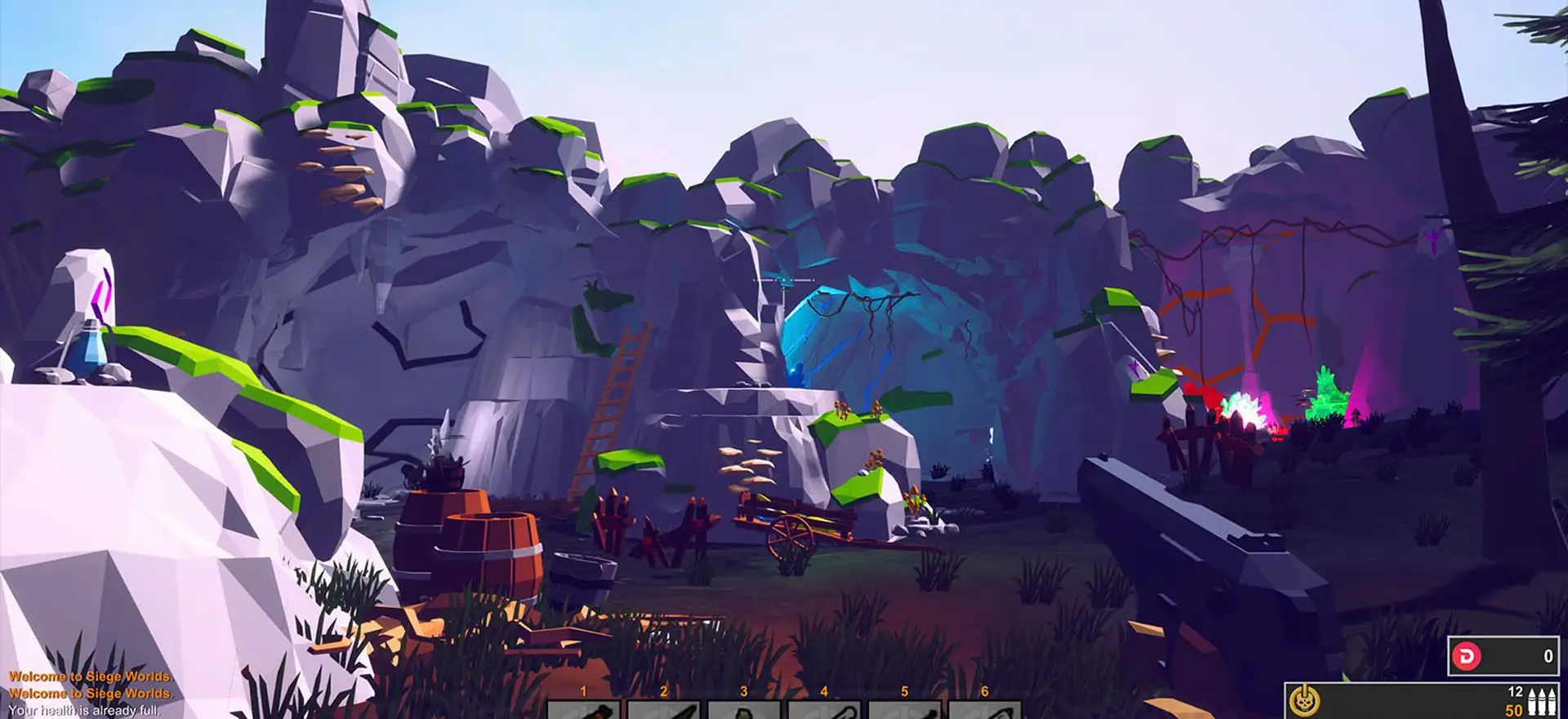Choose the item in hotbar slot 2
Viewport: 1568px width, 719px height.
(663, 709)
